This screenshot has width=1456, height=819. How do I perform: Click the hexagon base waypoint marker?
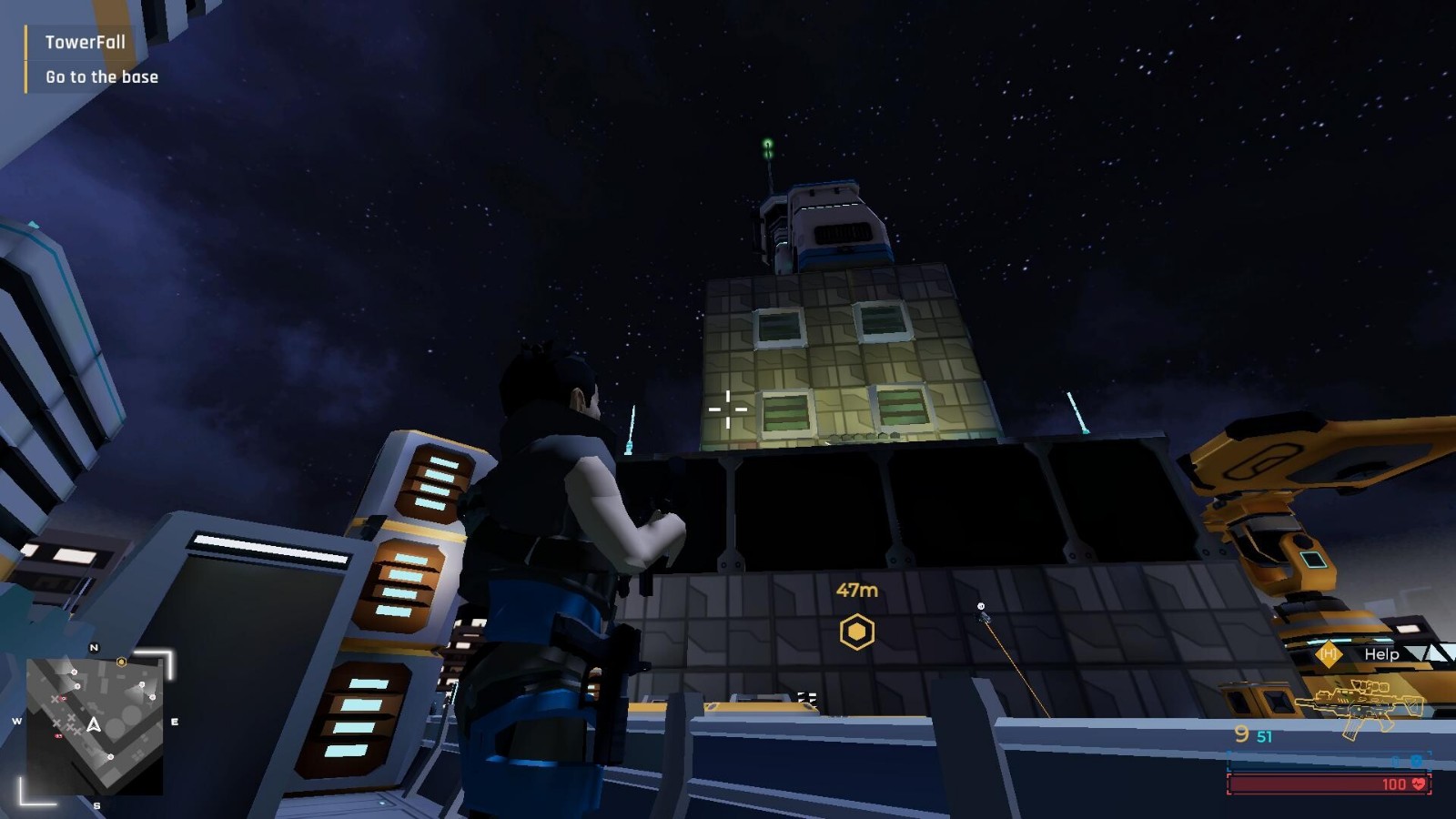856,632
